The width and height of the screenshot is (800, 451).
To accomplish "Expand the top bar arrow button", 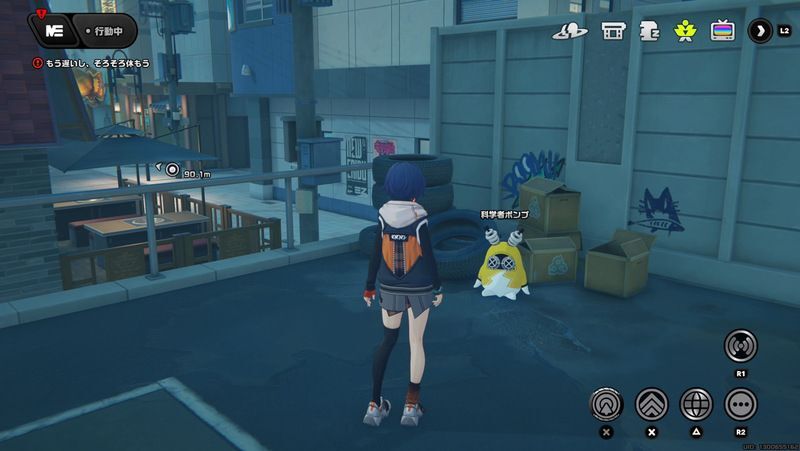I will point(760,31).
